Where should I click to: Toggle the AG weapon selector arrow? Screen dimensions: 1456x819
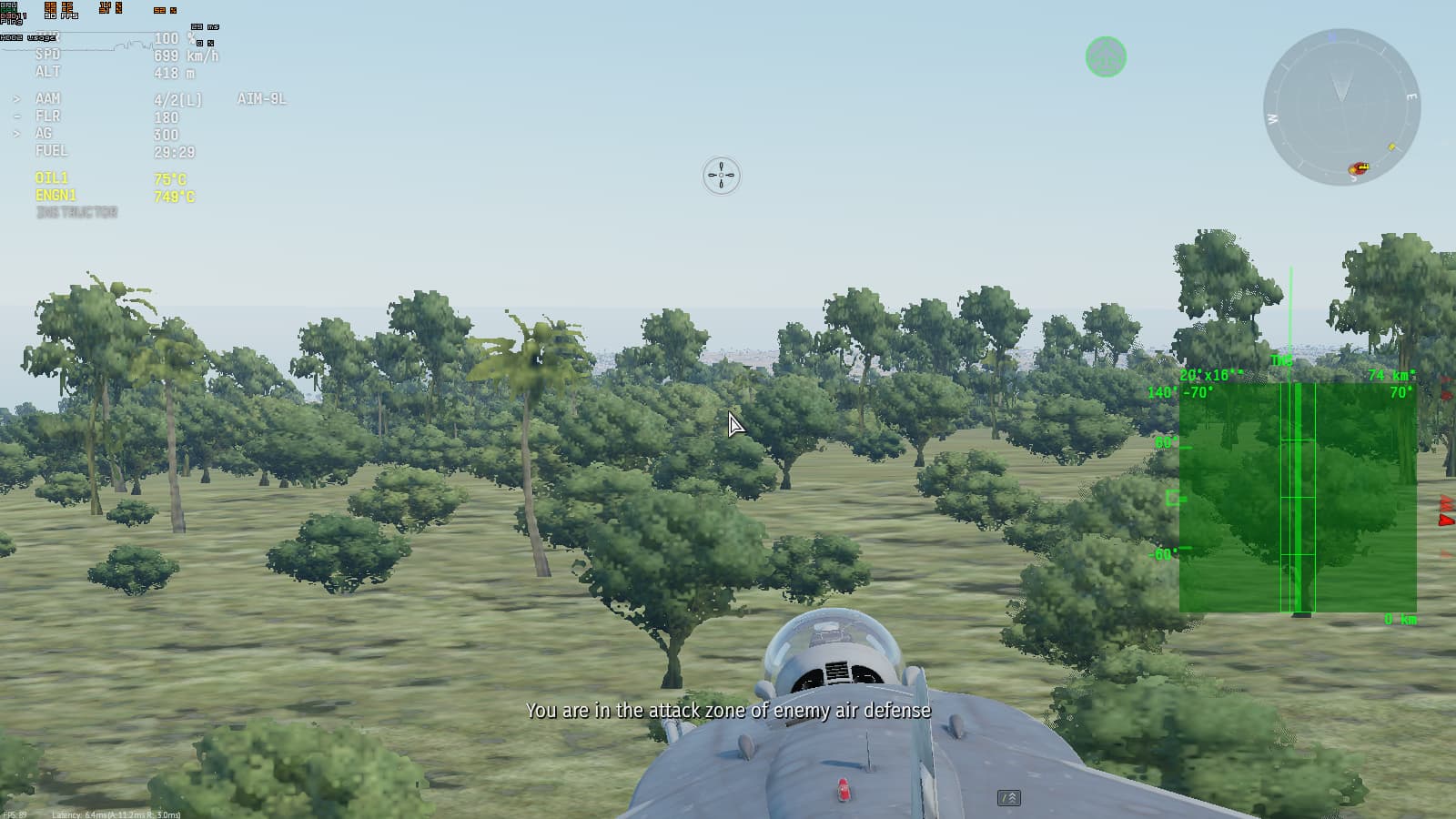tap(15, 134)
